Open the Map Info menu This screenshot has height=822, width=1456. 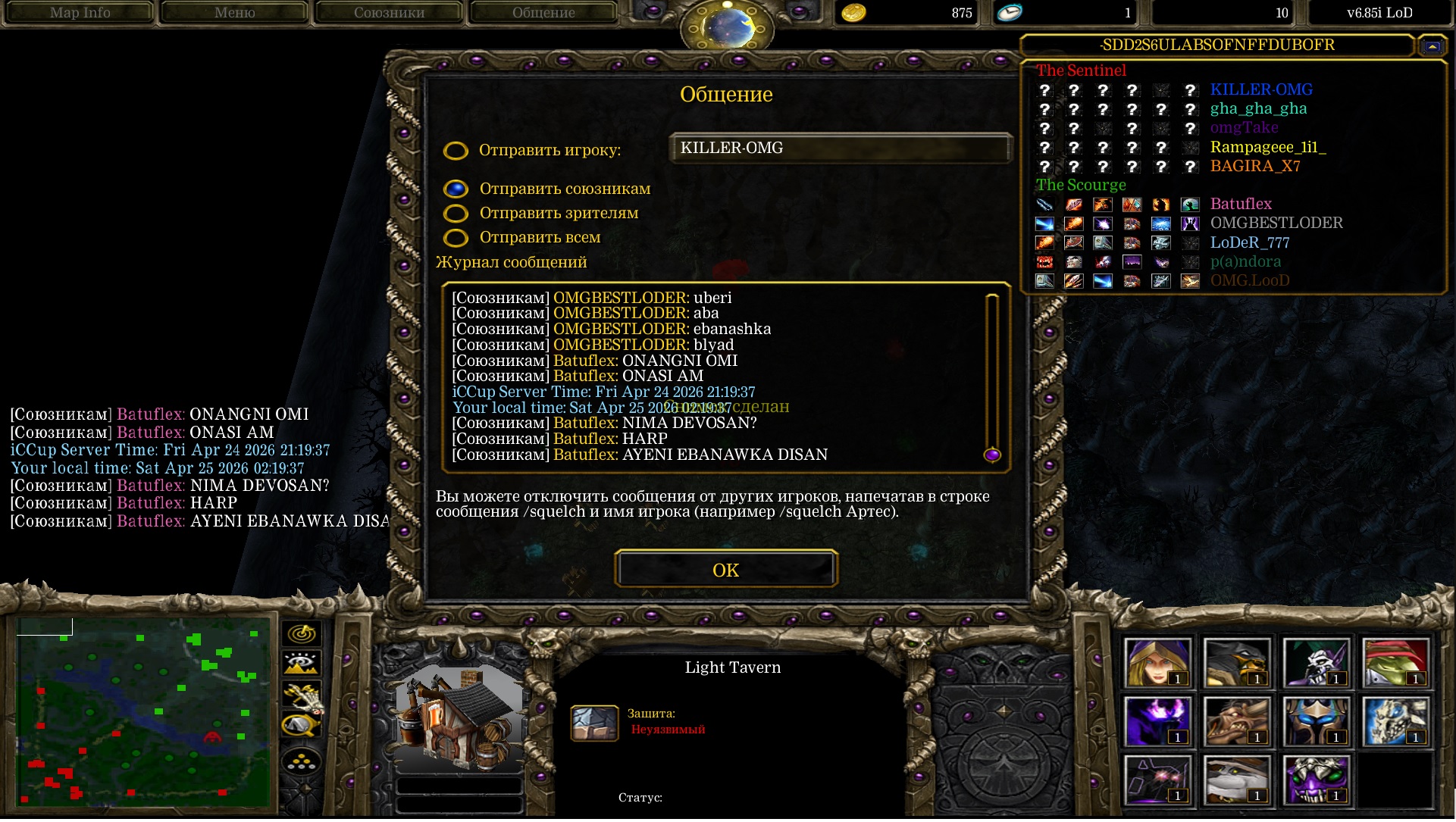80,13
